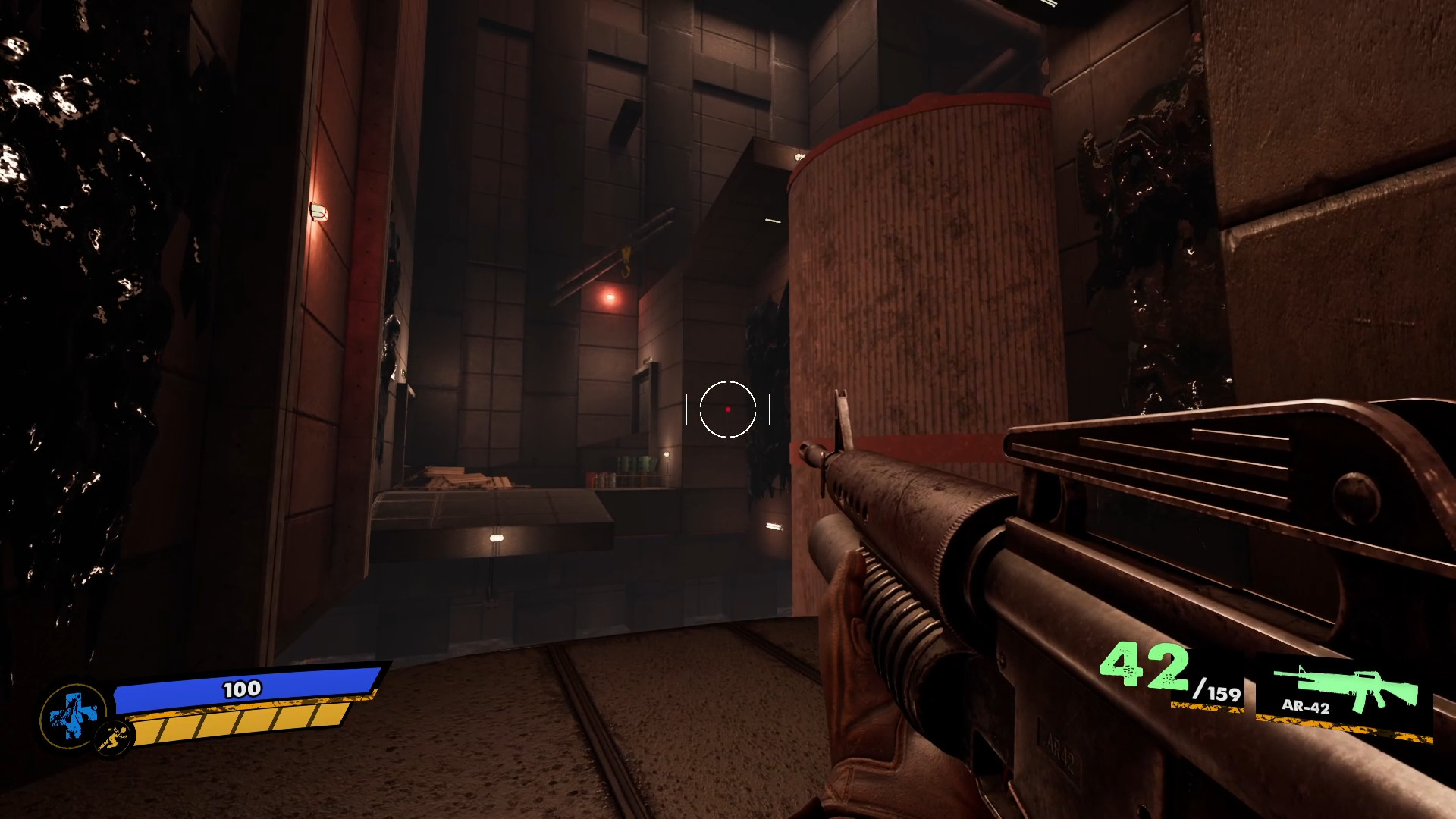Expand the circled character portrait badge
Image resolution: width=1456 pixels, height=819 pixels.
pyautogui.click(x=73, y=714)
